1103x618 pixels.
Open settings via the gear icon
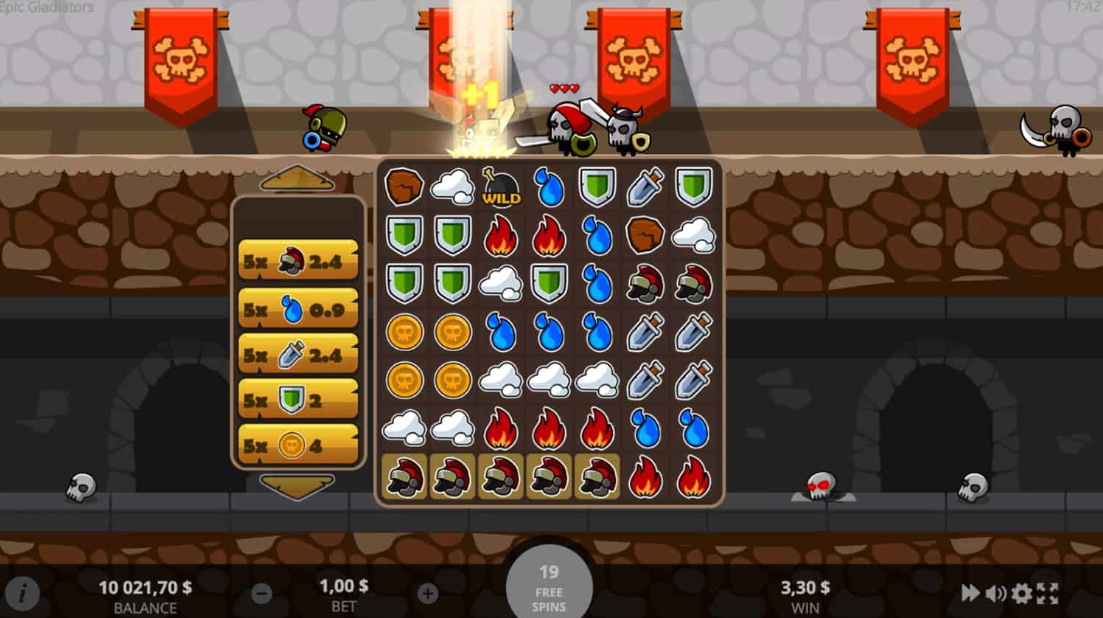[1021, 593]
